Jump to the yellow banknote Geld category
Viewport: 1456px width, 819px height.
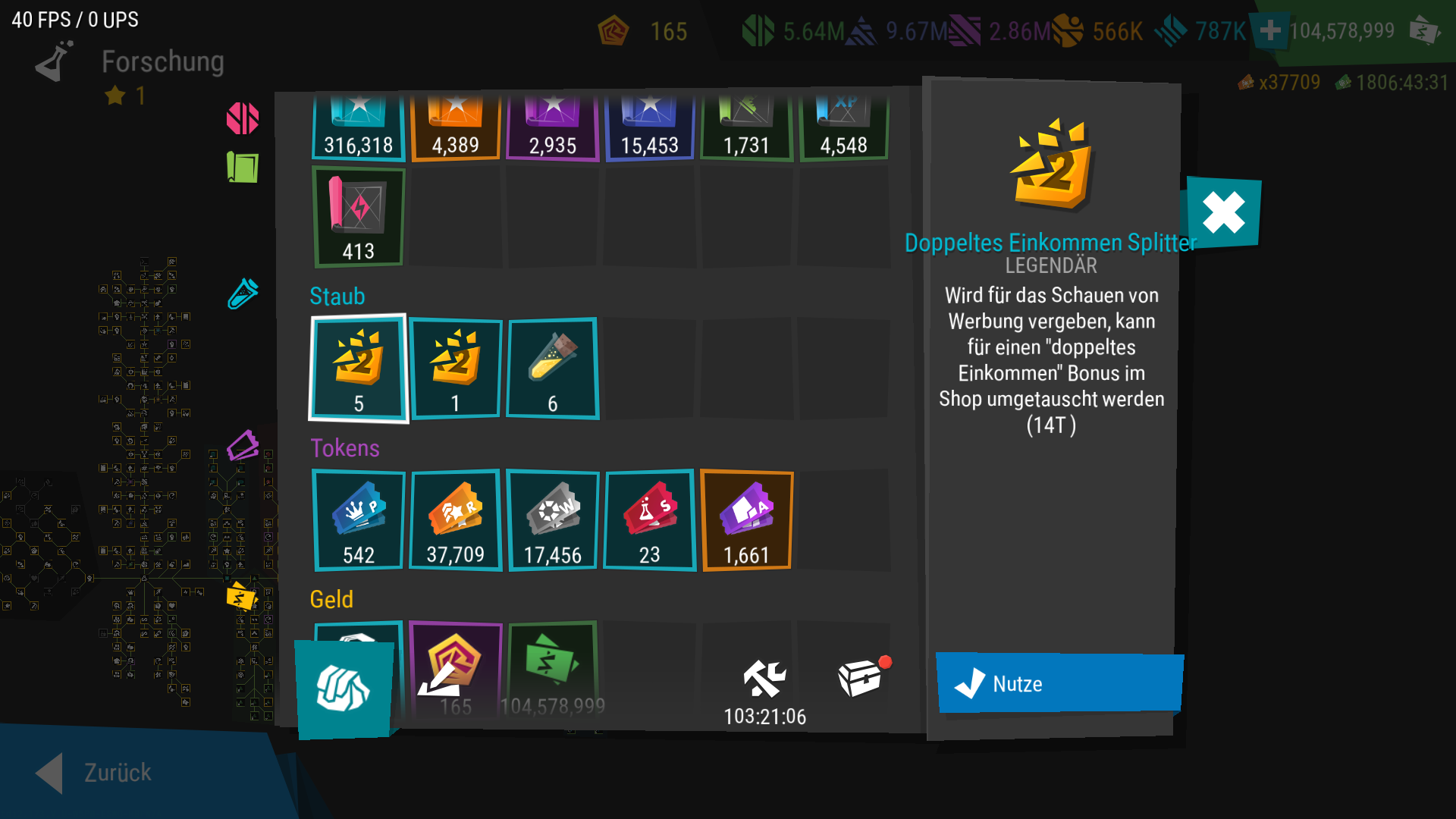pos(242,598)
